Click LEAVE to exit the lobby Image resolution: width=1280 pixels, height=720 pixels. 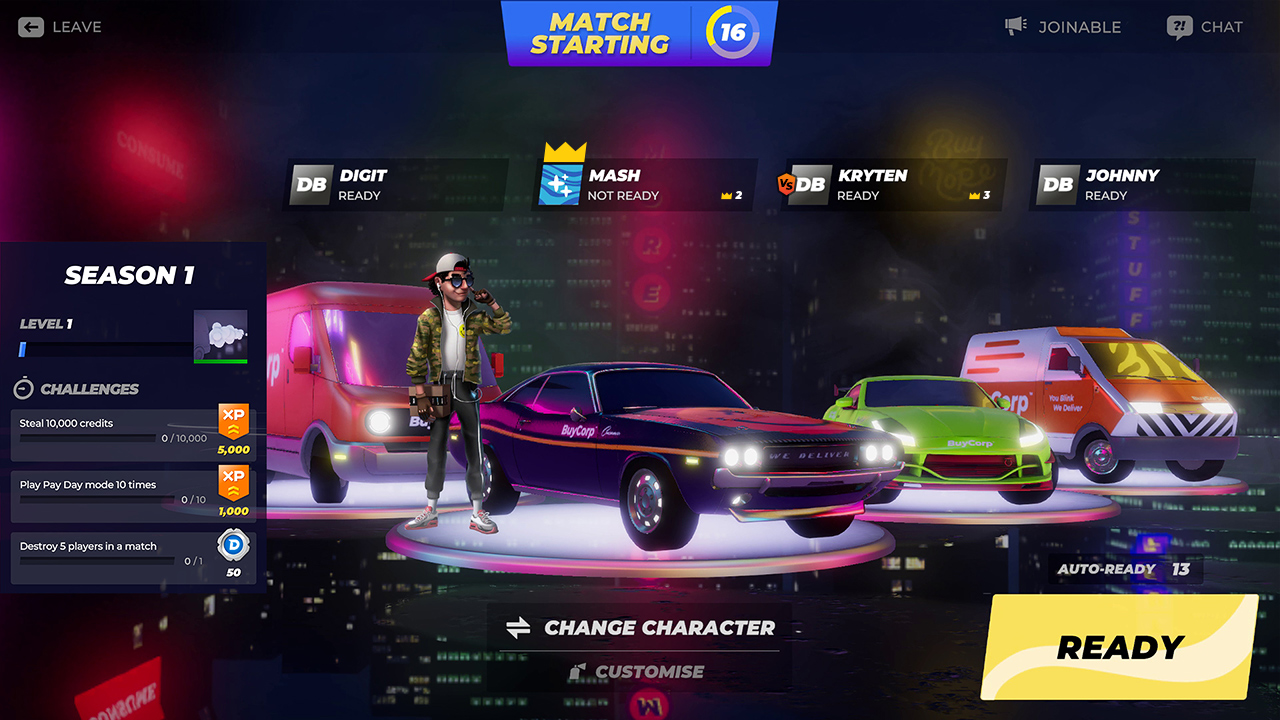[75, 27]
